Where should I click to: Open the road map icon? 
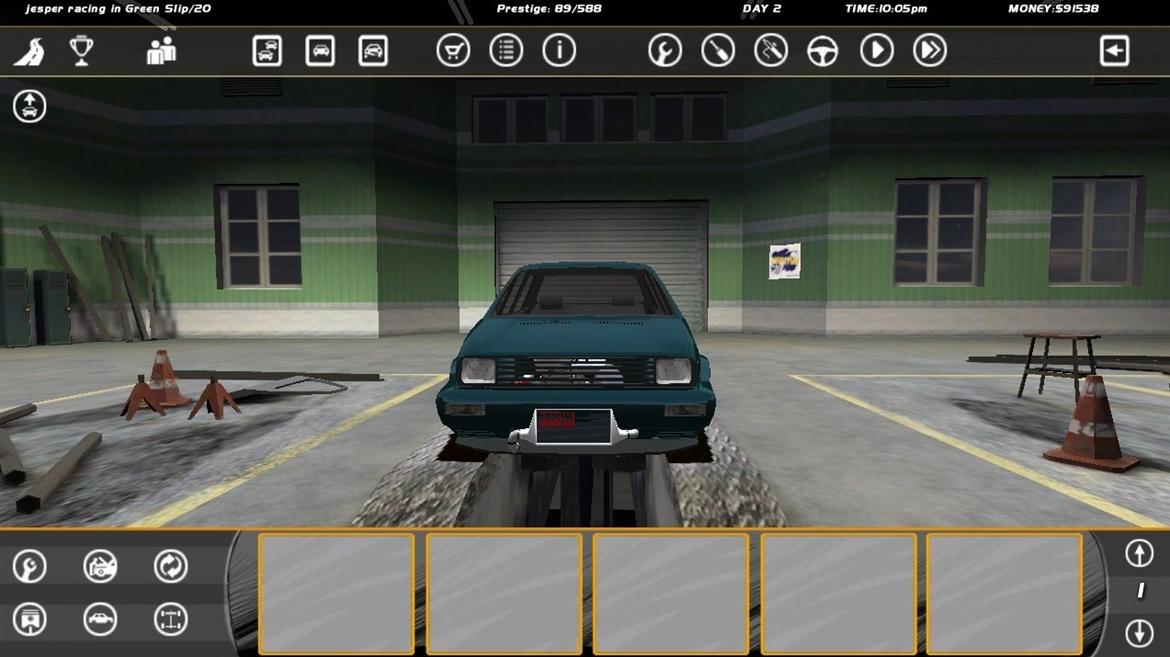click(x=29, y=51)
